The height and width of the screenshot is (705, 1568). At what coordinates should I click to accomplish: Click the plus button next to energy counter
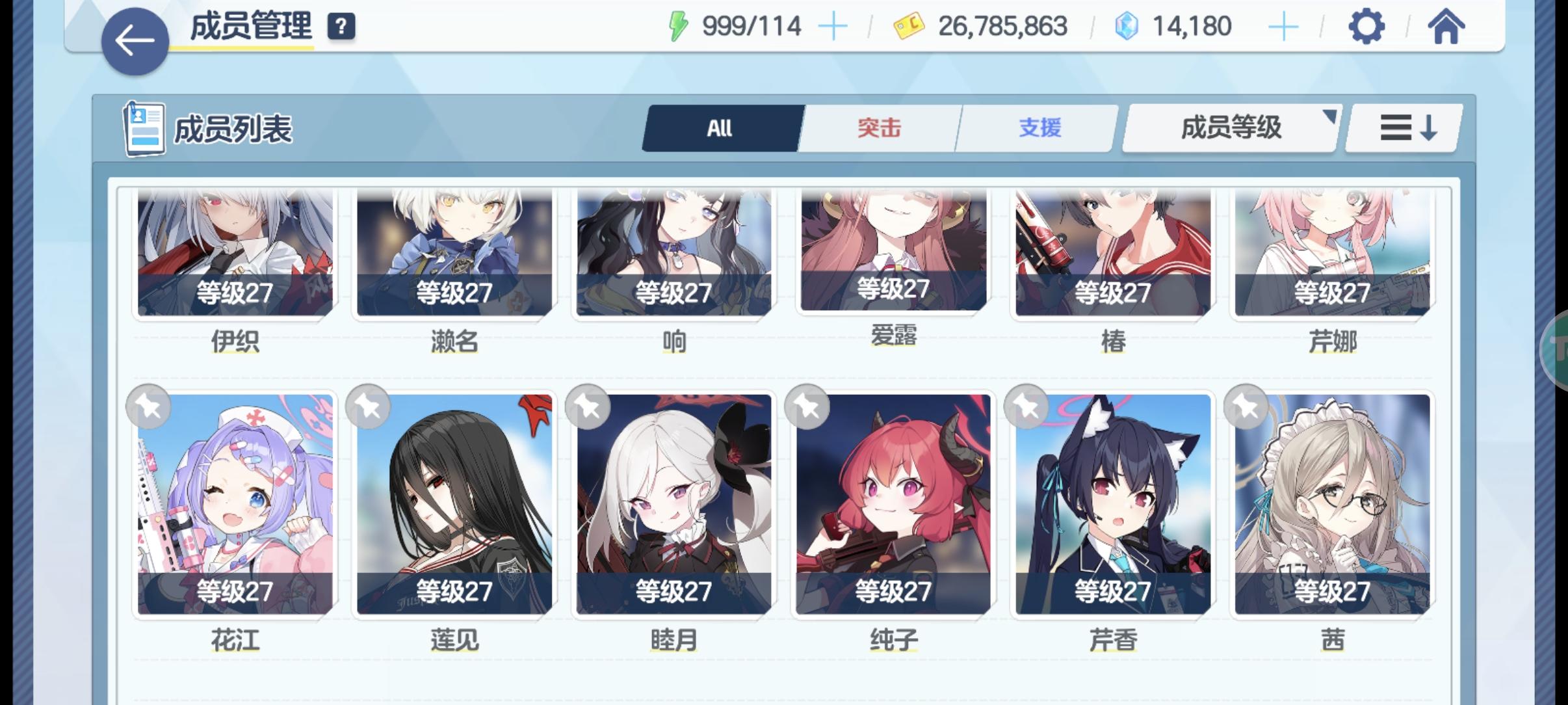point(834,25)
